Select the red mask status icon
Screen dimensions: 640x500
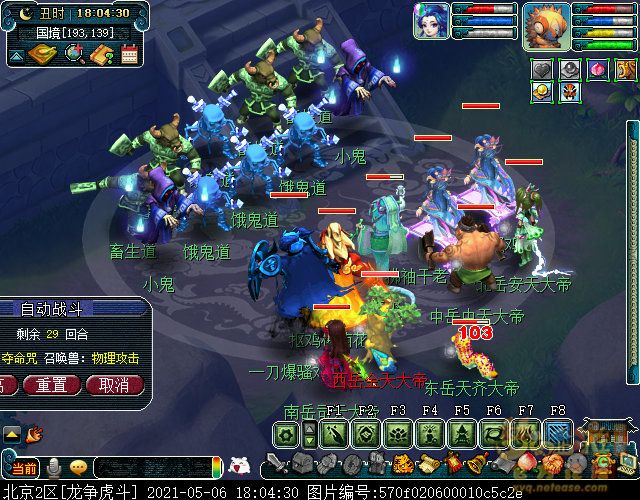[x=569, y=92]
